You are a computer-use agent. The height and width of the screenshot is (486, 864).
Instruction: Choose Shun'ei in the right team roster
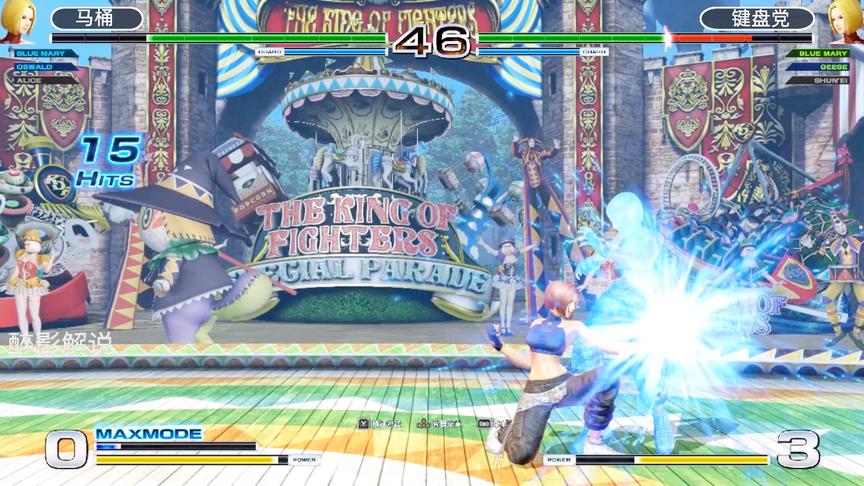tap(830, 79)
